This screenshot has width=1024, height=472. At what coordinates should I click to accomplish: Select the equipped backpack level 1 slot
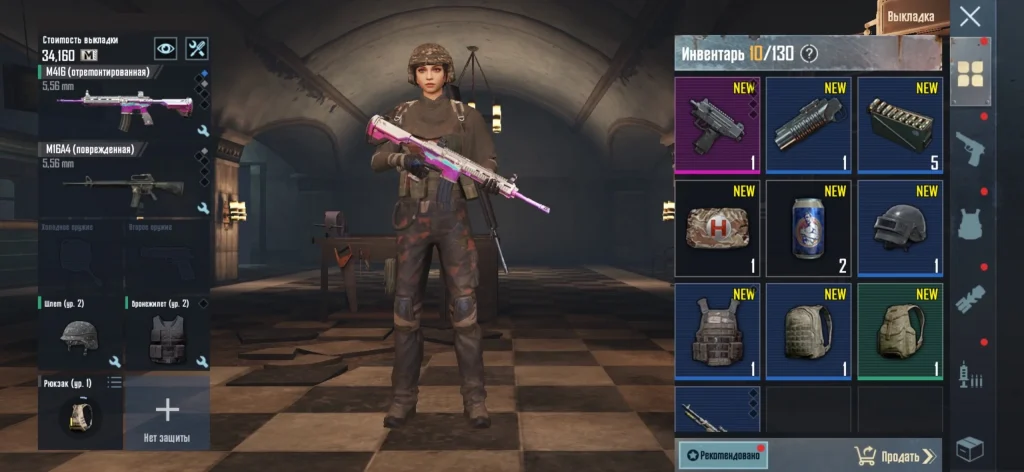[79, 411]
